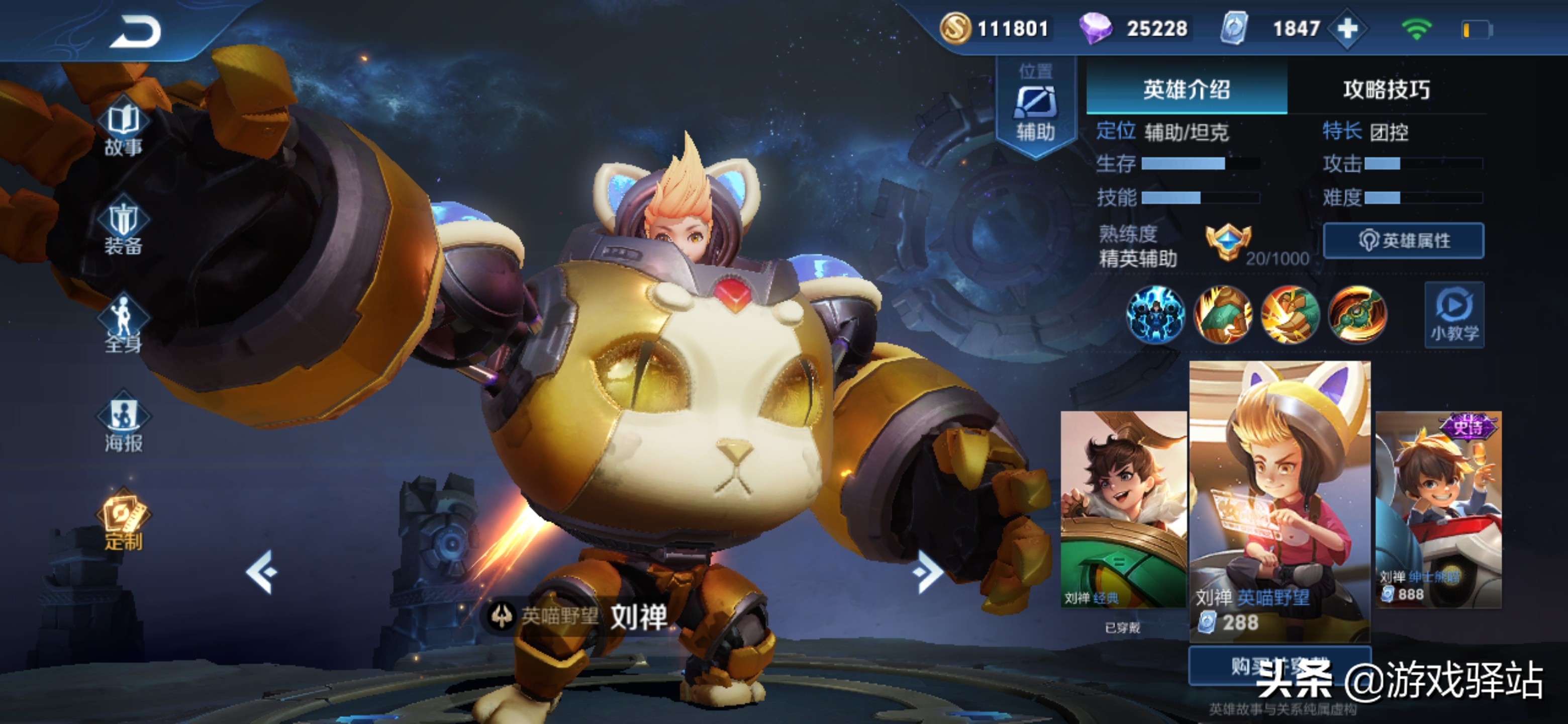The width and height of the screenshot is (1568, 724).
Task: View the 海报 poster art
Action: pyautogui.click(x=124, y=423)
